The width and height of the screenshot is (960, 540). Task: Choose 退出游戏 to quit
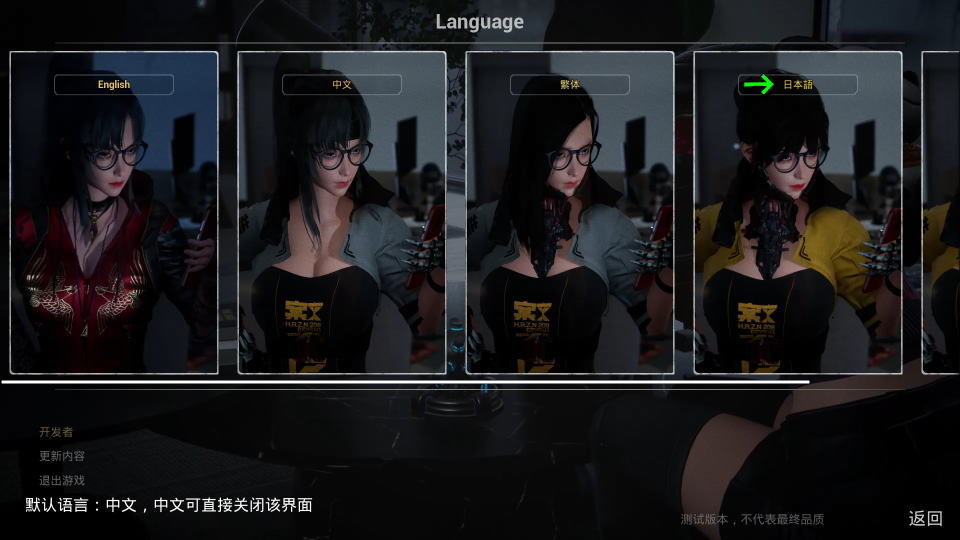tap(62, 480)
